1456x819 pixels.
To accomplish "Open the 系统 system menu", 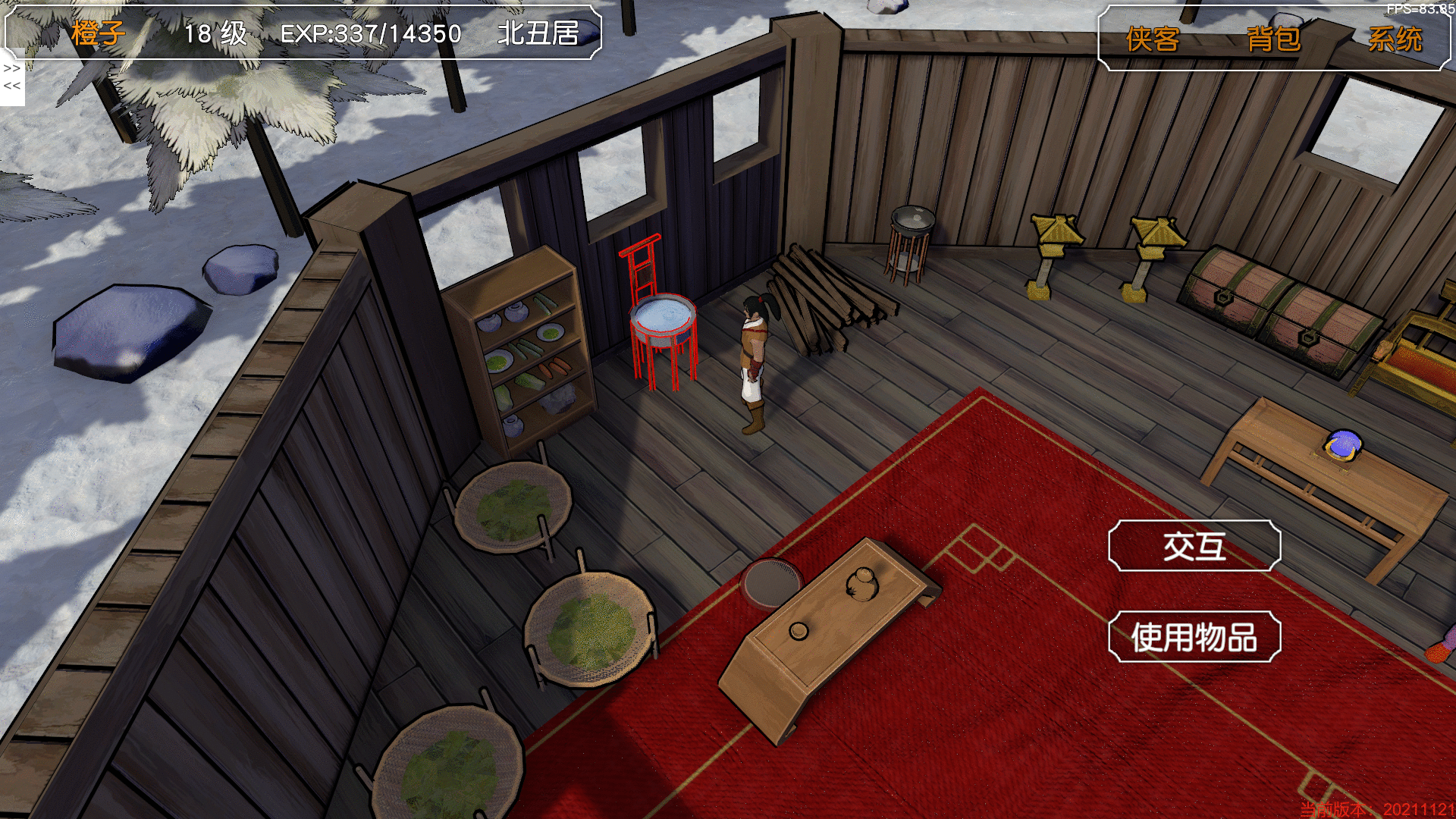I will [1395, 39].
